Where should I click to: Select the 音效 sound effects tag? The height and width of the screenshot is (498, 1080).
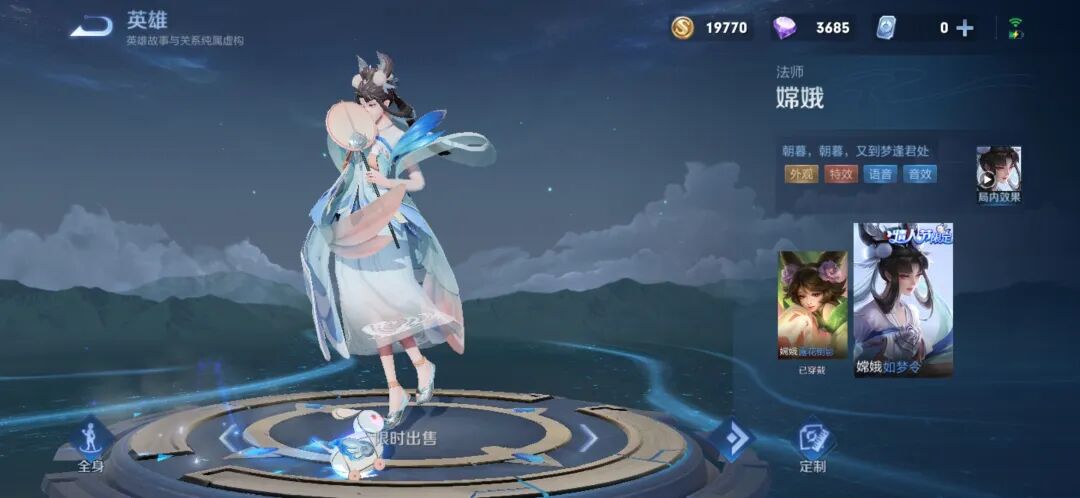click(919, 174)
